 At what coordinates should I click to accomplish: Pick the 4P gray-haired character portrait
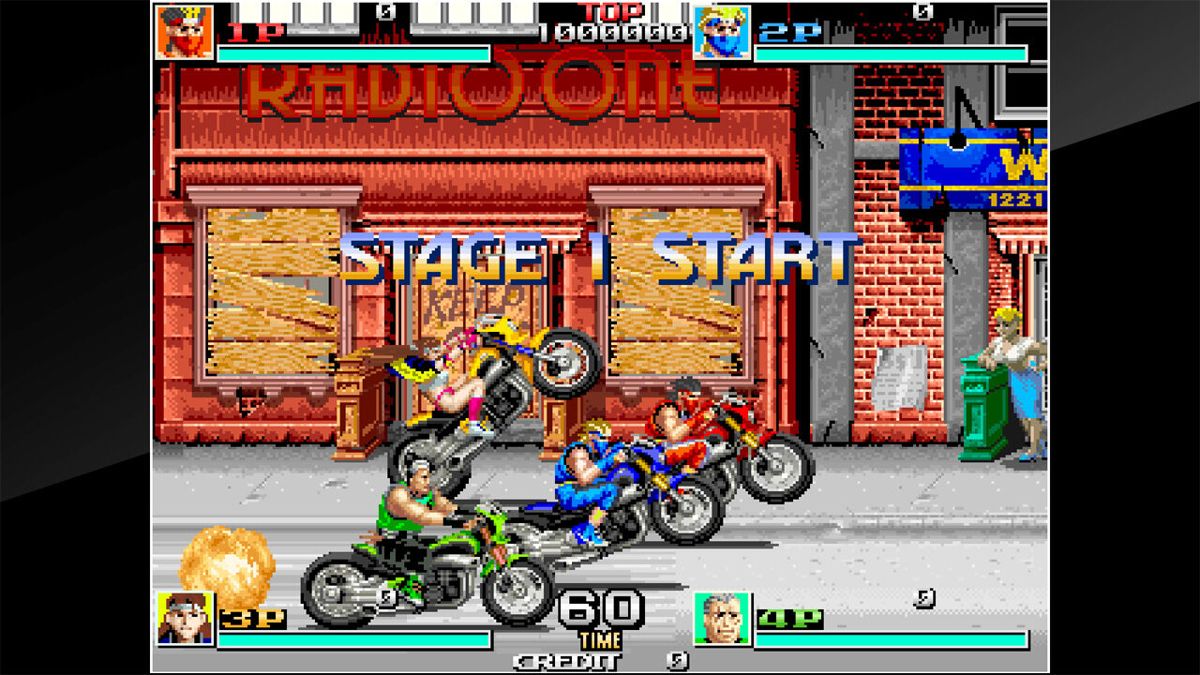pos(722,619)
